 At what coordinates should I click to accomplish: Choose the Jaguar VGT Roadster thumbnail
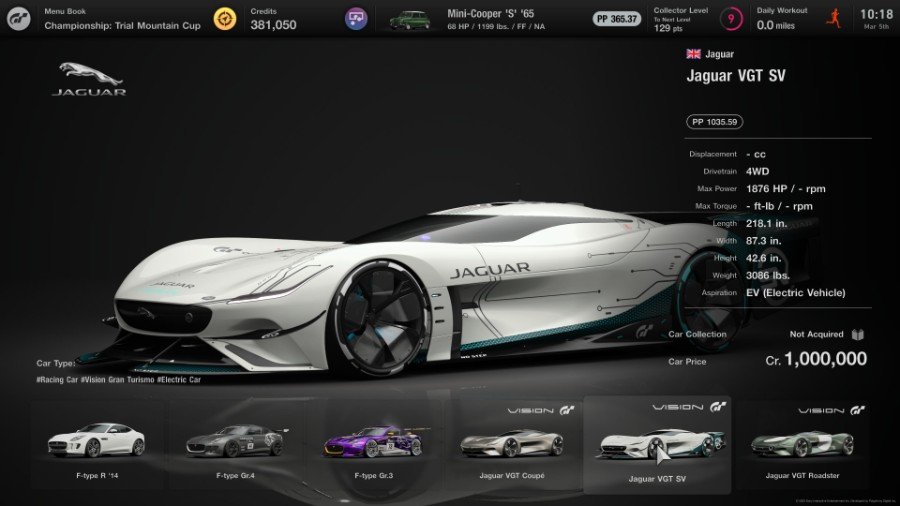pos(801,443)
